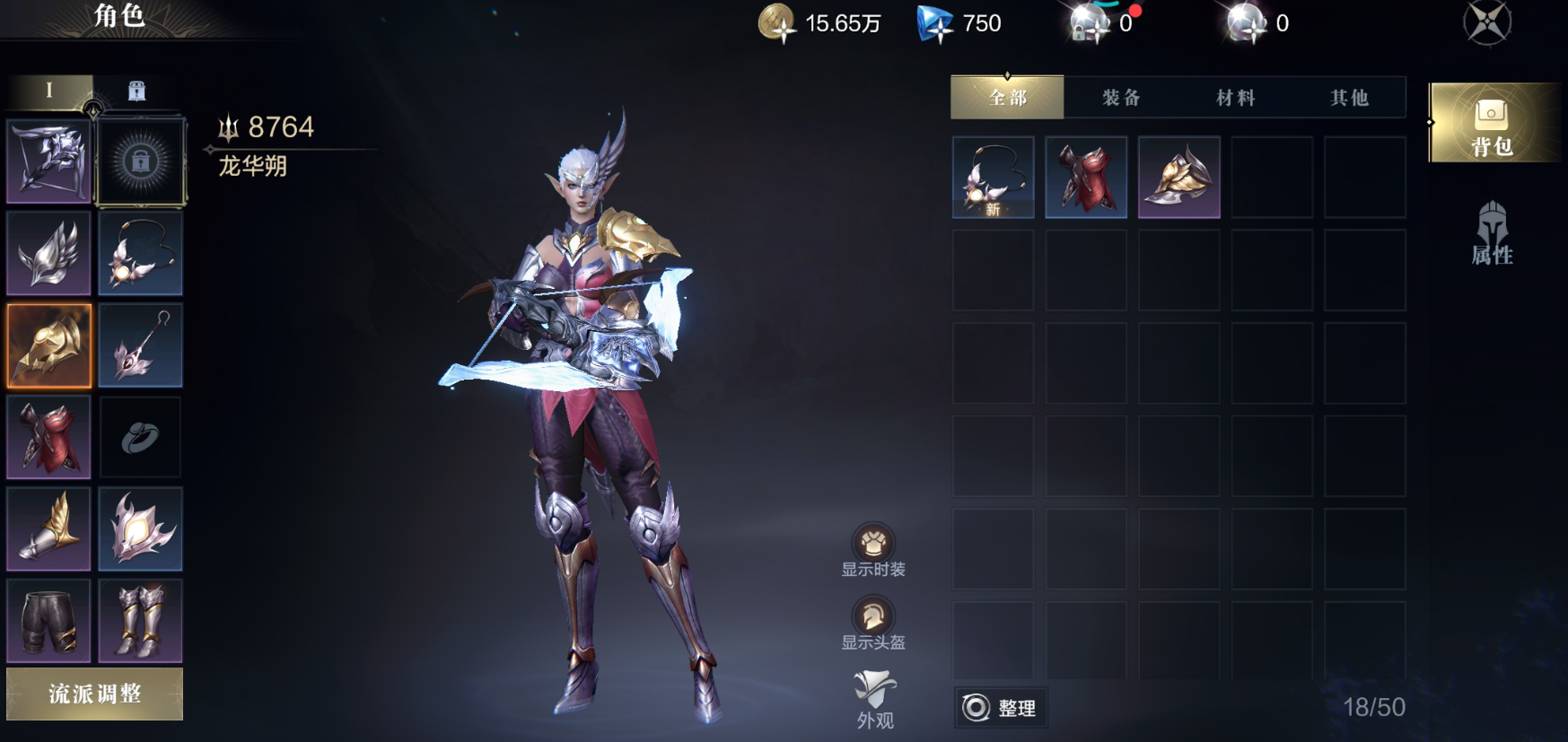Show the 全部 items tab

pyautogui.click(x=1007, y=97)
